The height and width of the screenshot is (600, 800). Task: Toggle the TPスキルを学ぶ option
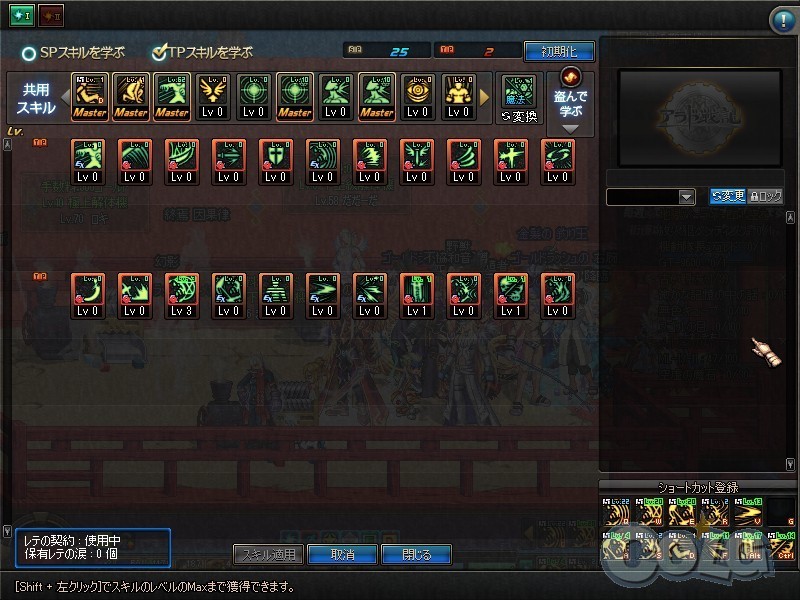coord(159,52)
